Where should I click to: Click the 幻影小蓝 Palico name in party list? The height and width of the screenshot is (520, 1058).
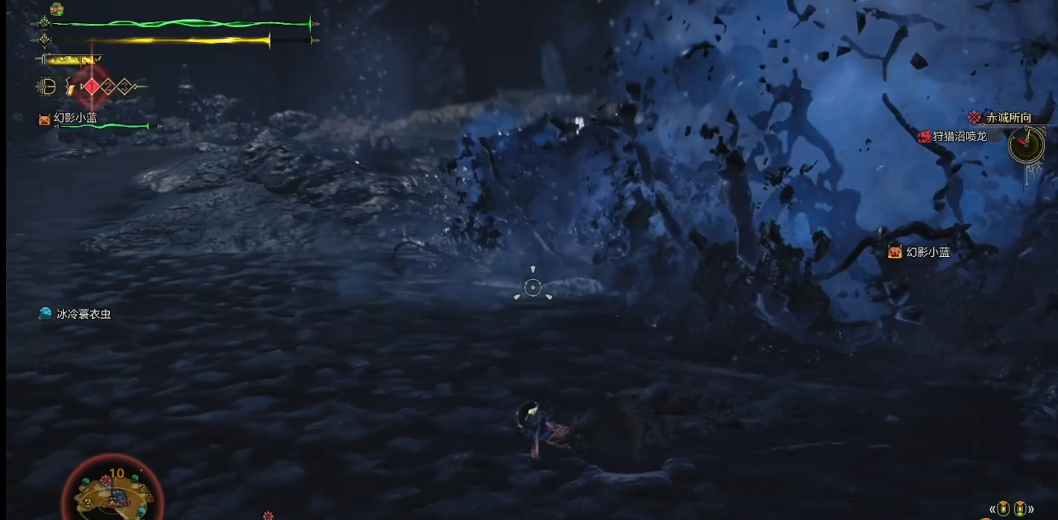(x=75, y=118)
